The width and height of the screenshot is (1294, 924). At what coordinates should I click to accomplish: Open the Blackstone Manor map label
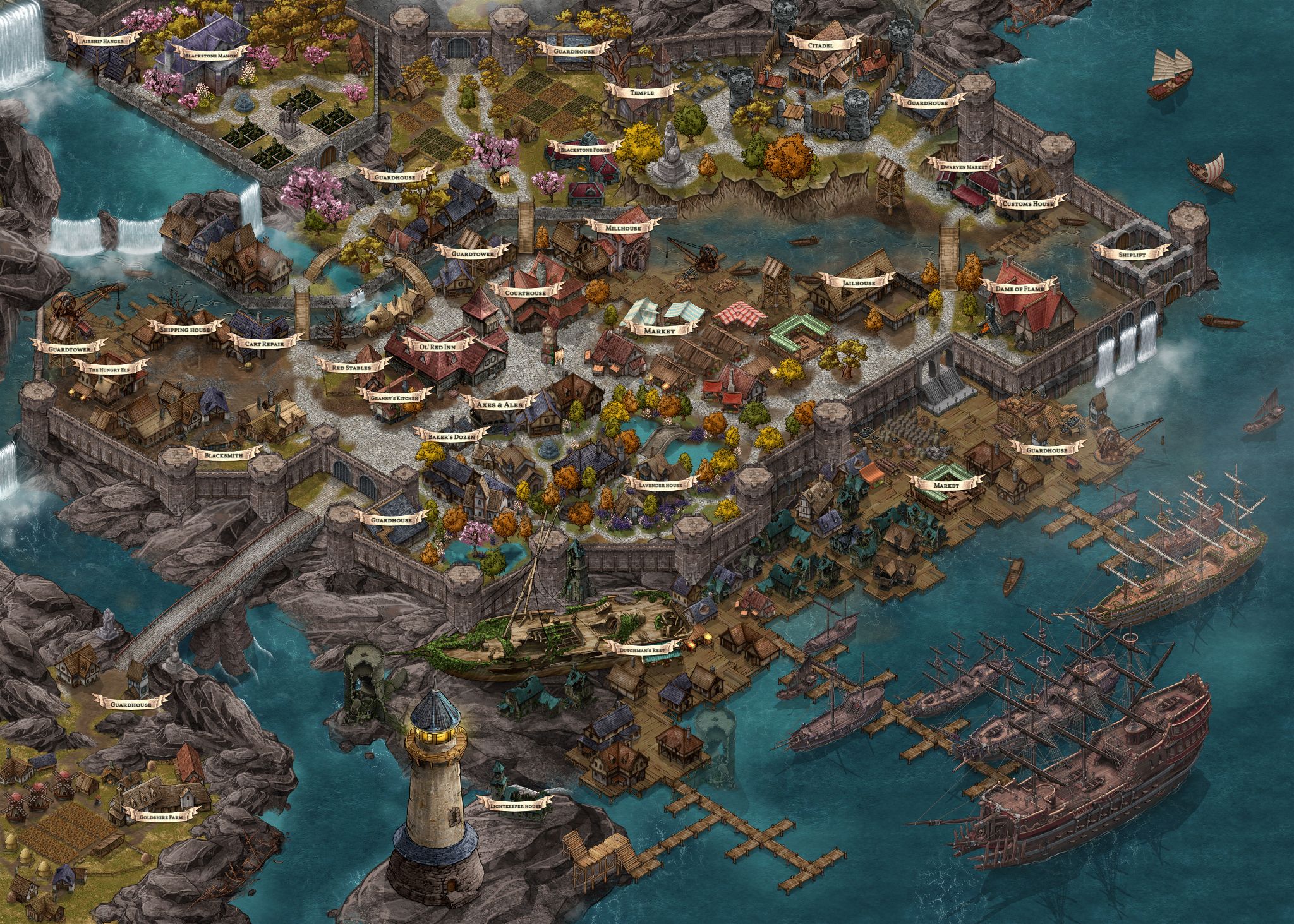pyautogui.click(x=207, y=55)
